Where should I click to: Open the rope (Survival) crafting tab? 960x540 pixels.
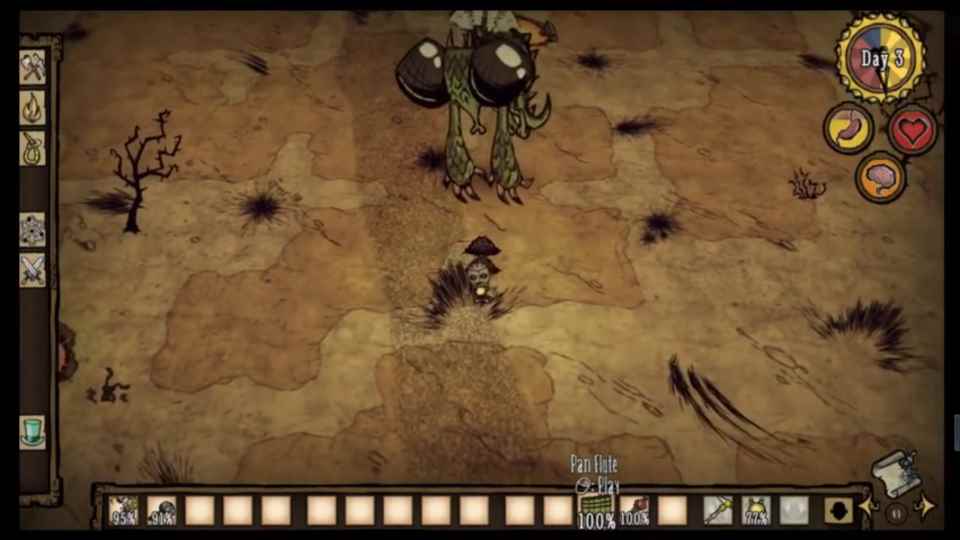[x=33, y=149]
